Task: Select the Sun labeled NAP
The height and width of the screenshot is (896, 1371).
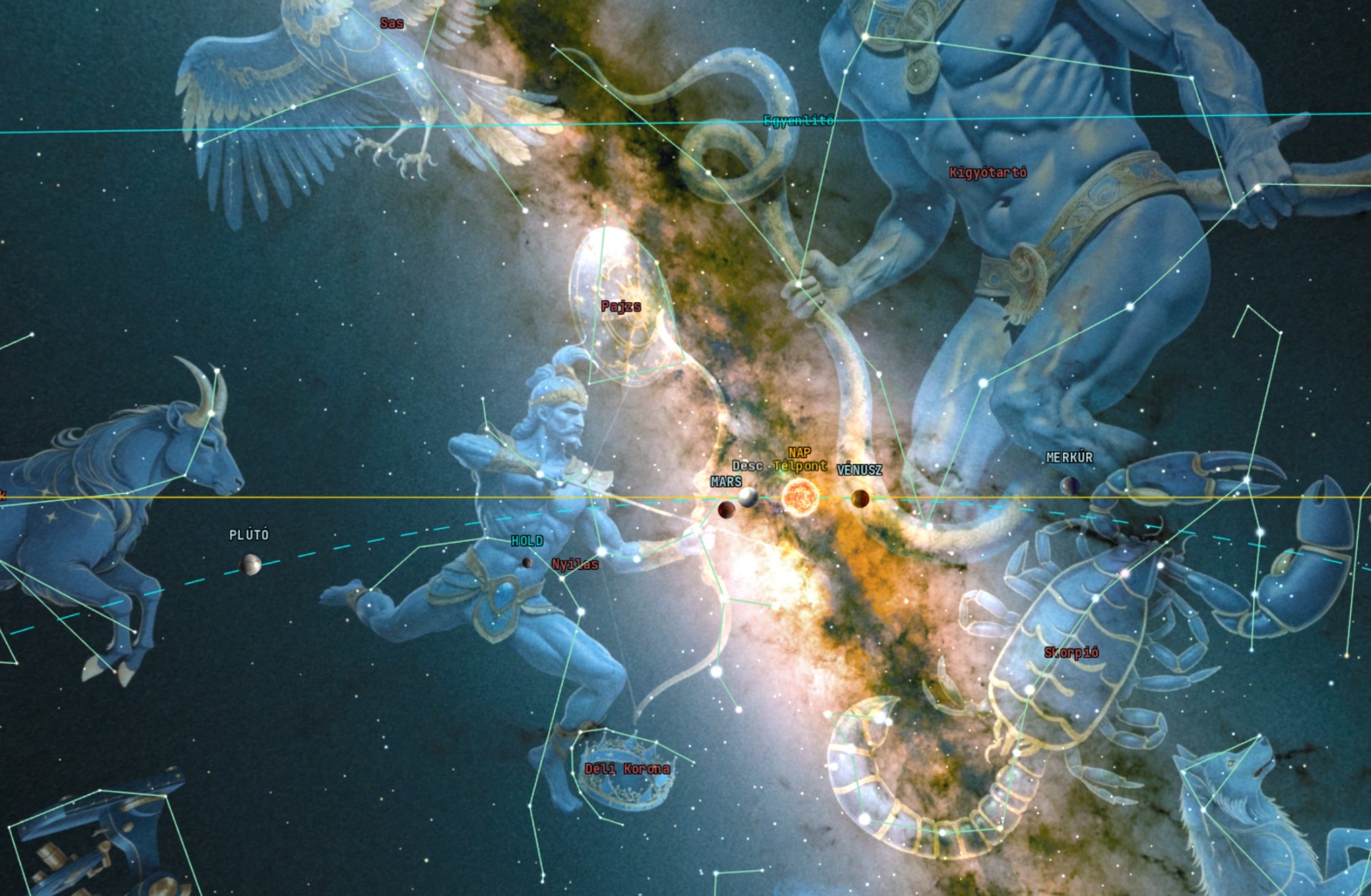Action: click(799, 497)
